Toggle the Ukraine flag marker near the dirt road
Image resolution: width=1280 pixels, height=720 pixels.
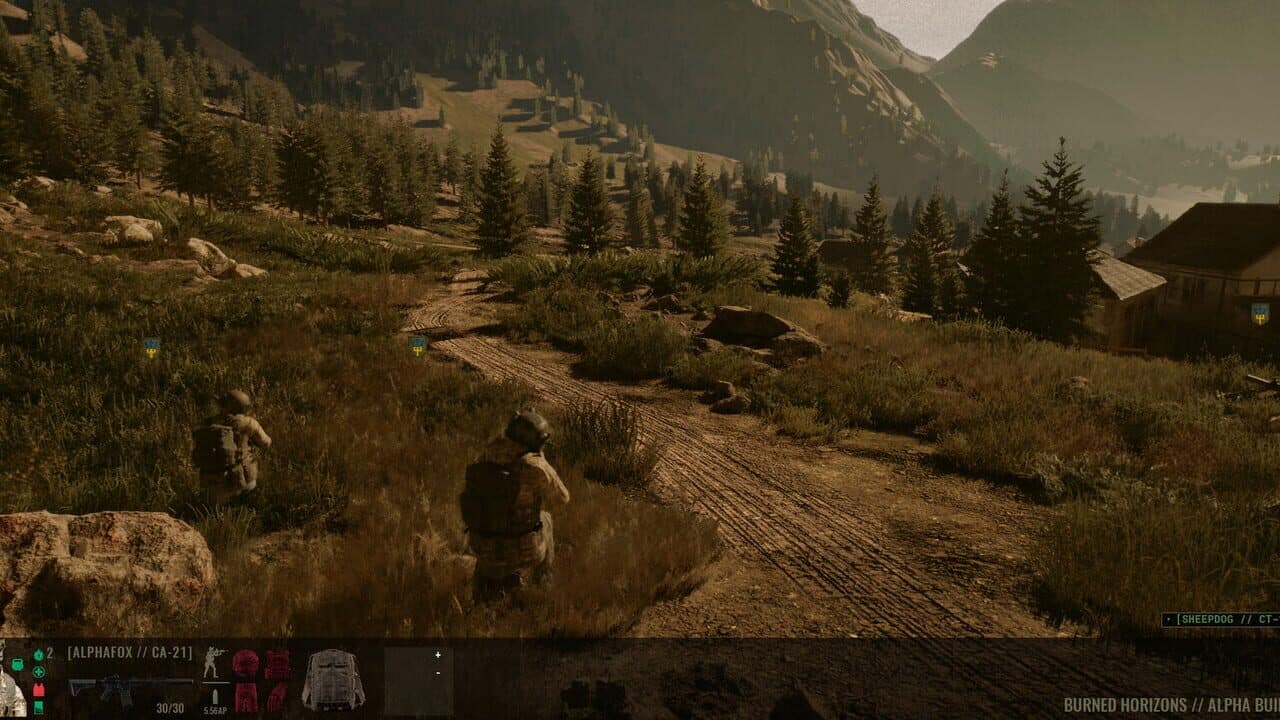coord(415,345)
